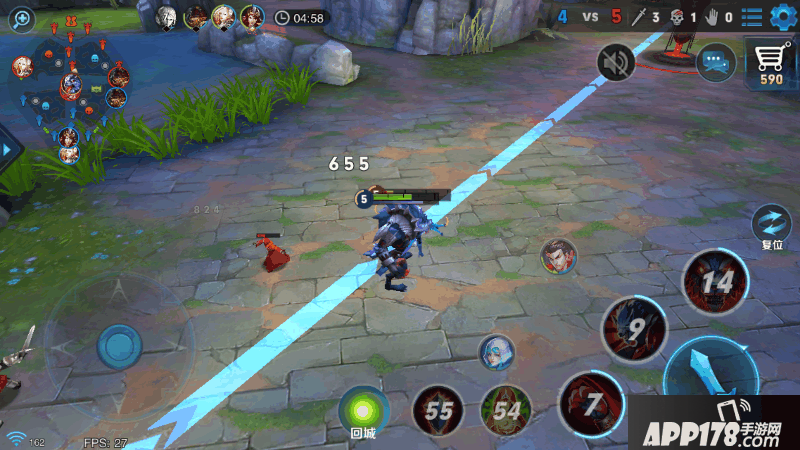The image size is (800, 450).
Task: Click the circular minimap
Action: pos(70,90)
